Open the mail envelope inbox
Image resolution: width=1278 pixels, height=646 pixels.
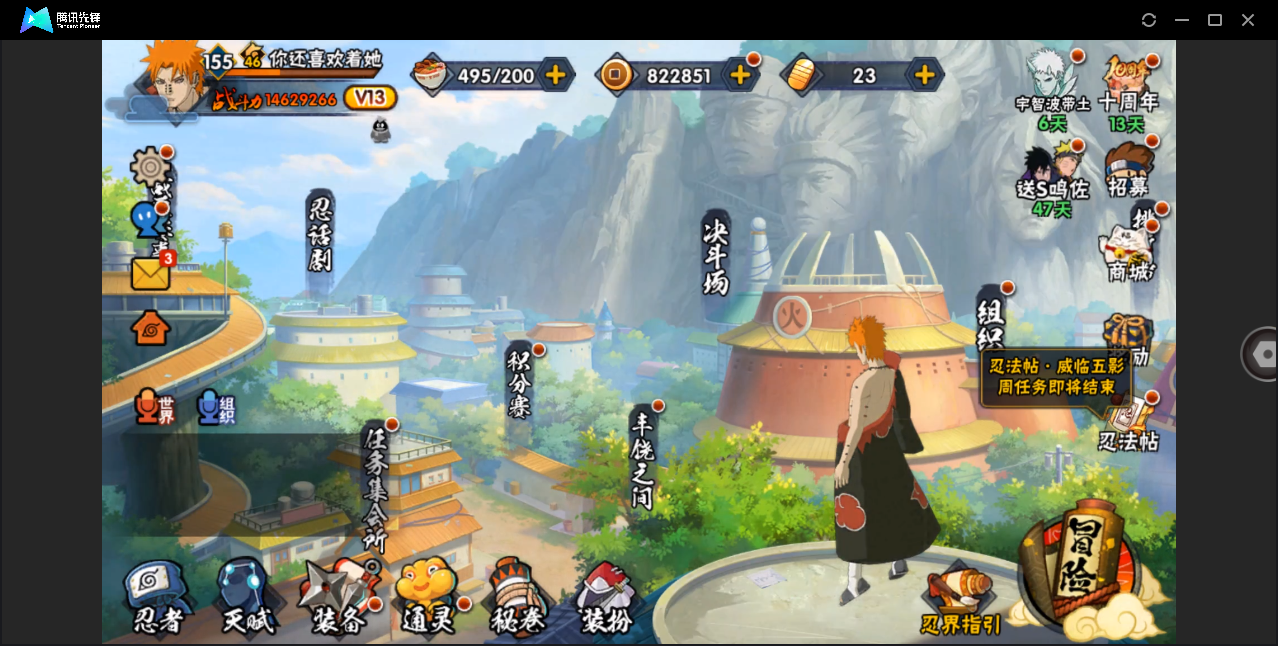[x=151, y=273]
